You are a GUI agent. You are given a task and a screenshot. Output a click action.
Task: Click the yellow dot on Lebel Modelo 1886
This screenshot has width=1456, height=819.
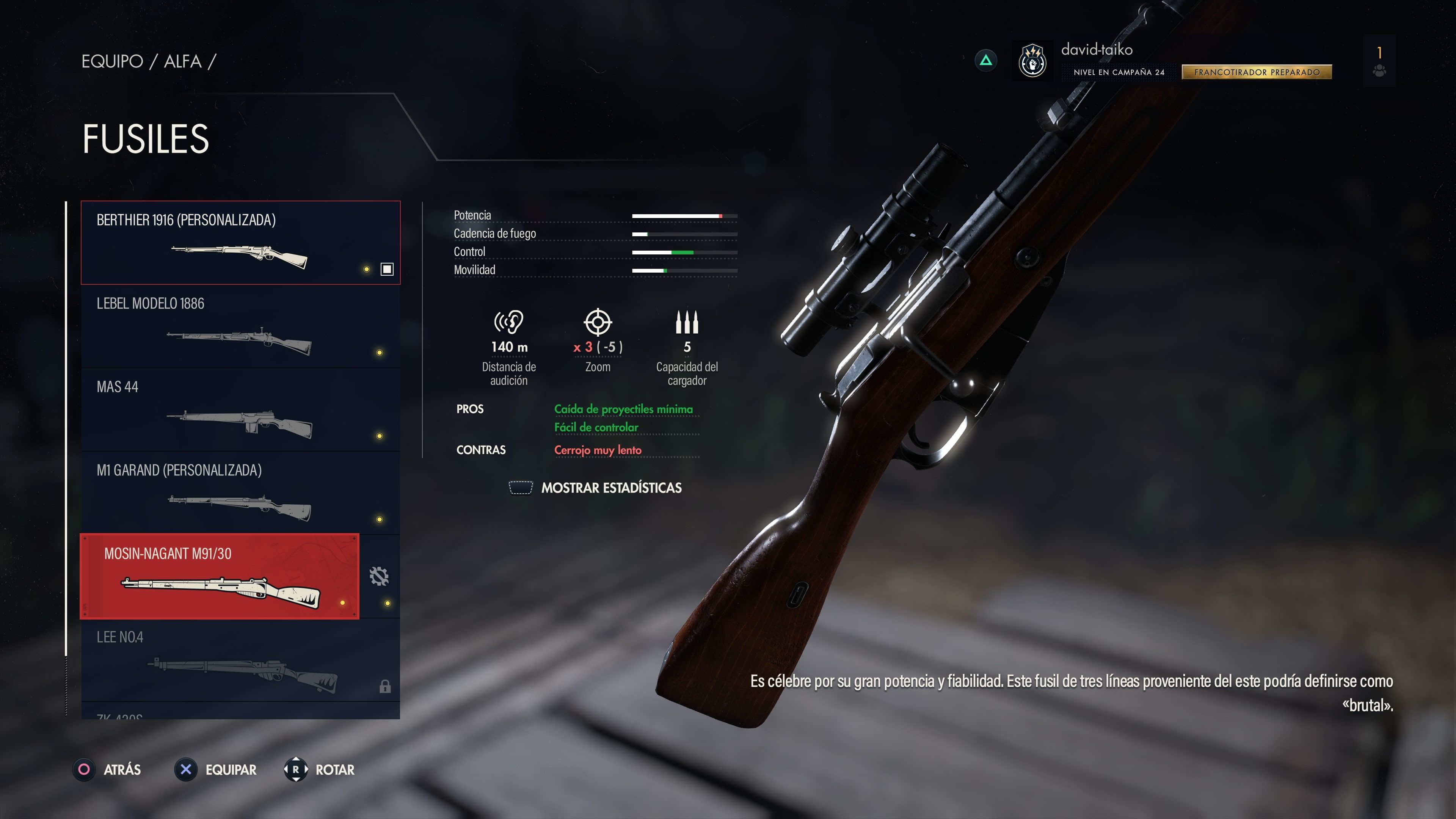point(379,353)
